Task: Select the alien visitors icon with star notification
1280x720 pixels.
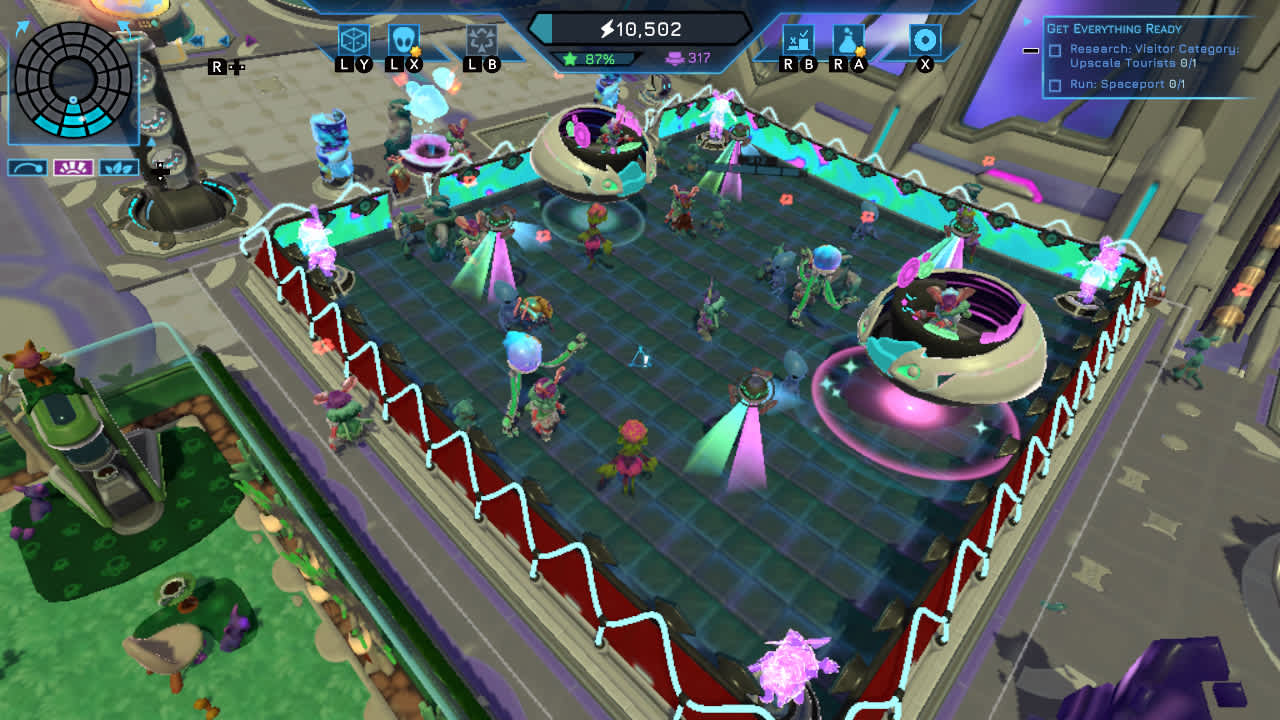Action: 404,38
